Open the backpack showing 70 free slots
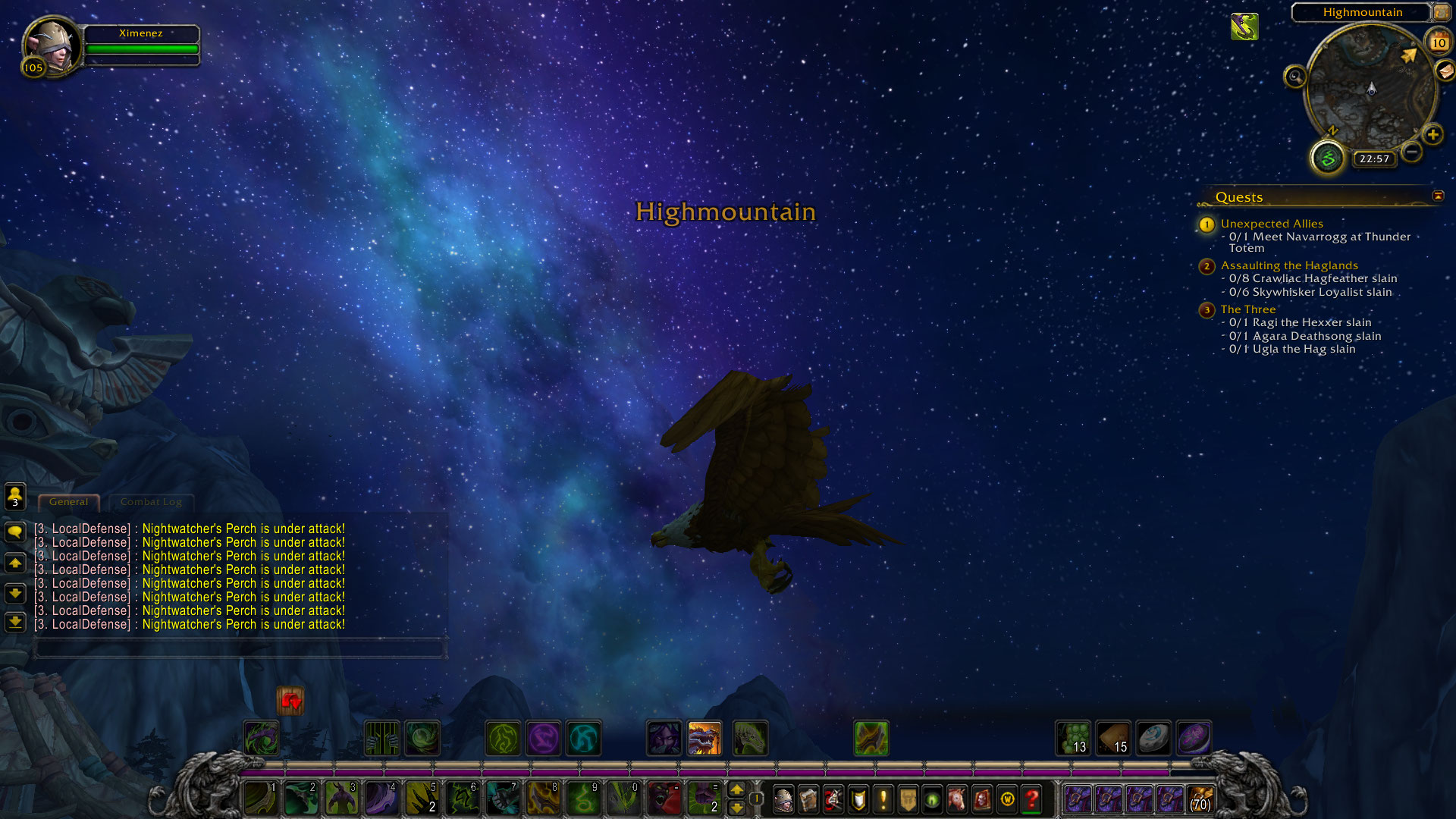 click(x=1200, y=799)
